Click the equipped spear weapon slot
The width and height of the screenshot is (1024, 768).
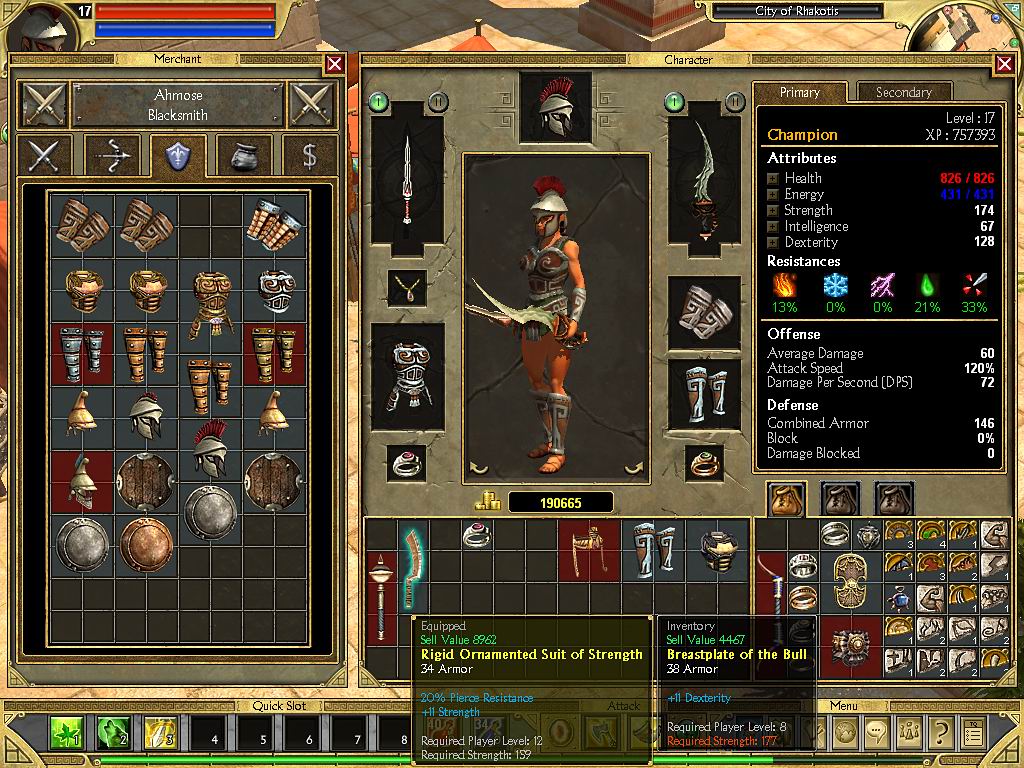click(407, 179)
